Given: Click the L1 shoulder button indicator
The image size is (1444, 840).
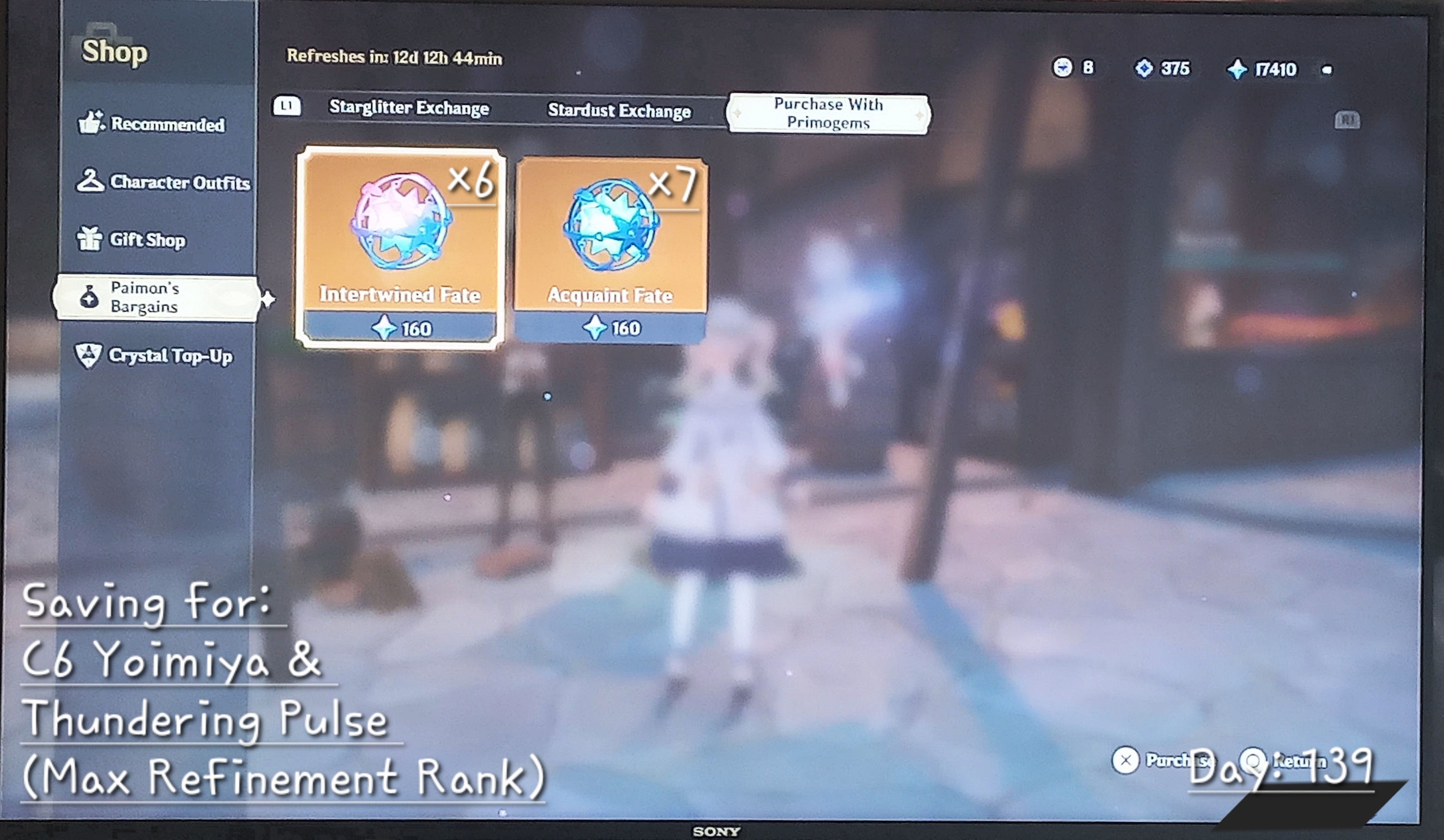Looking at the screenshot, I should 288,107.
